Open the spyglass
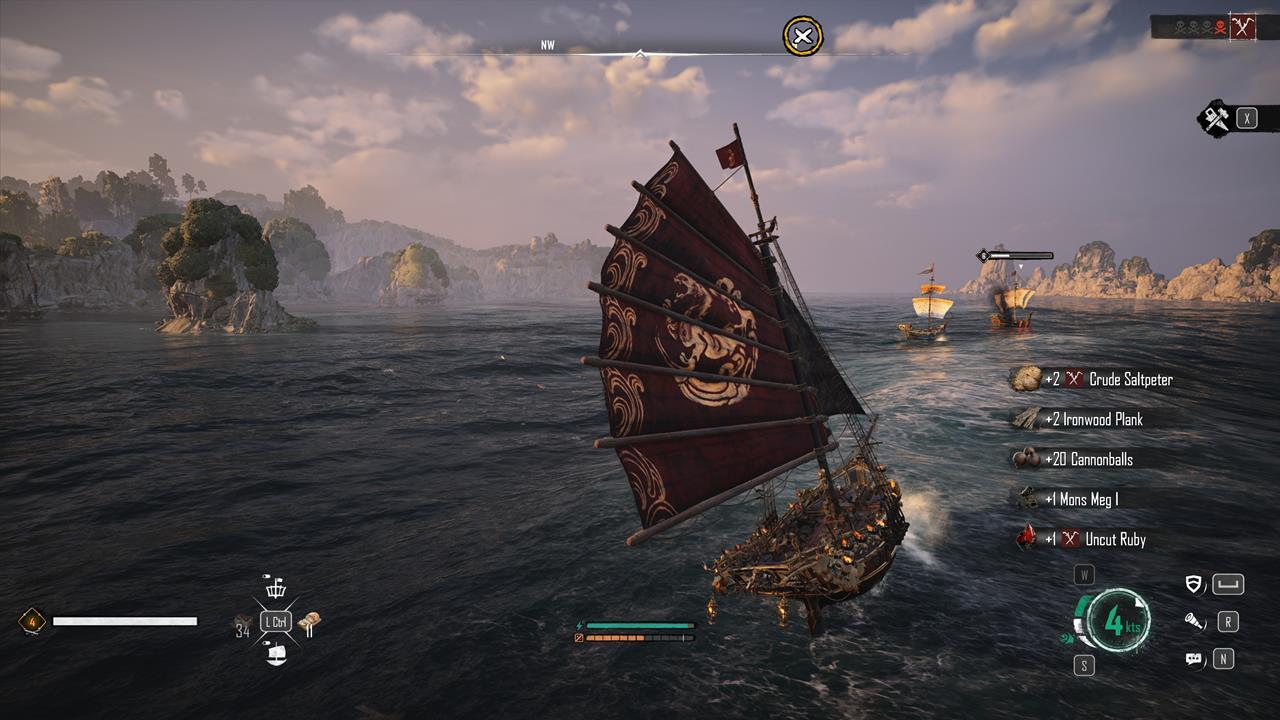The height and width of the screenshot is (720, 1280). (1193, 622)
